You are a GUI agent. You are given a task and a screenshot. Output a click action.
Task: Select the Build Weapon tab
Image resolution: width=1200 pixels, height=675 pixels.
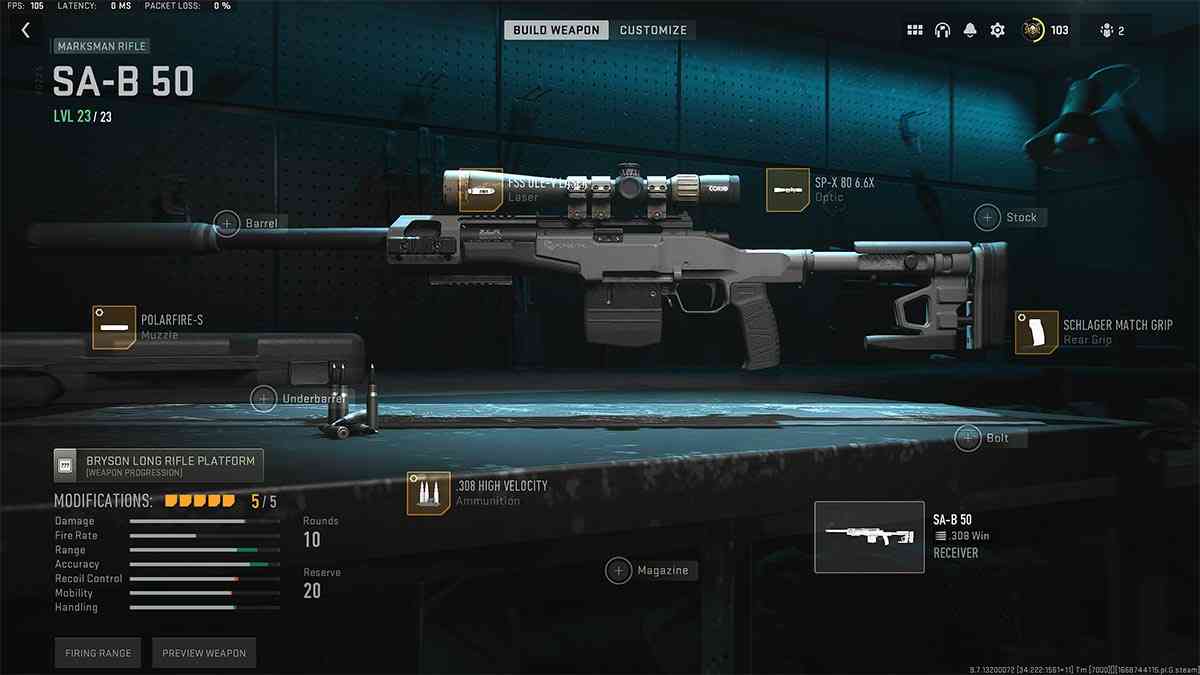(x=556, y=30)
